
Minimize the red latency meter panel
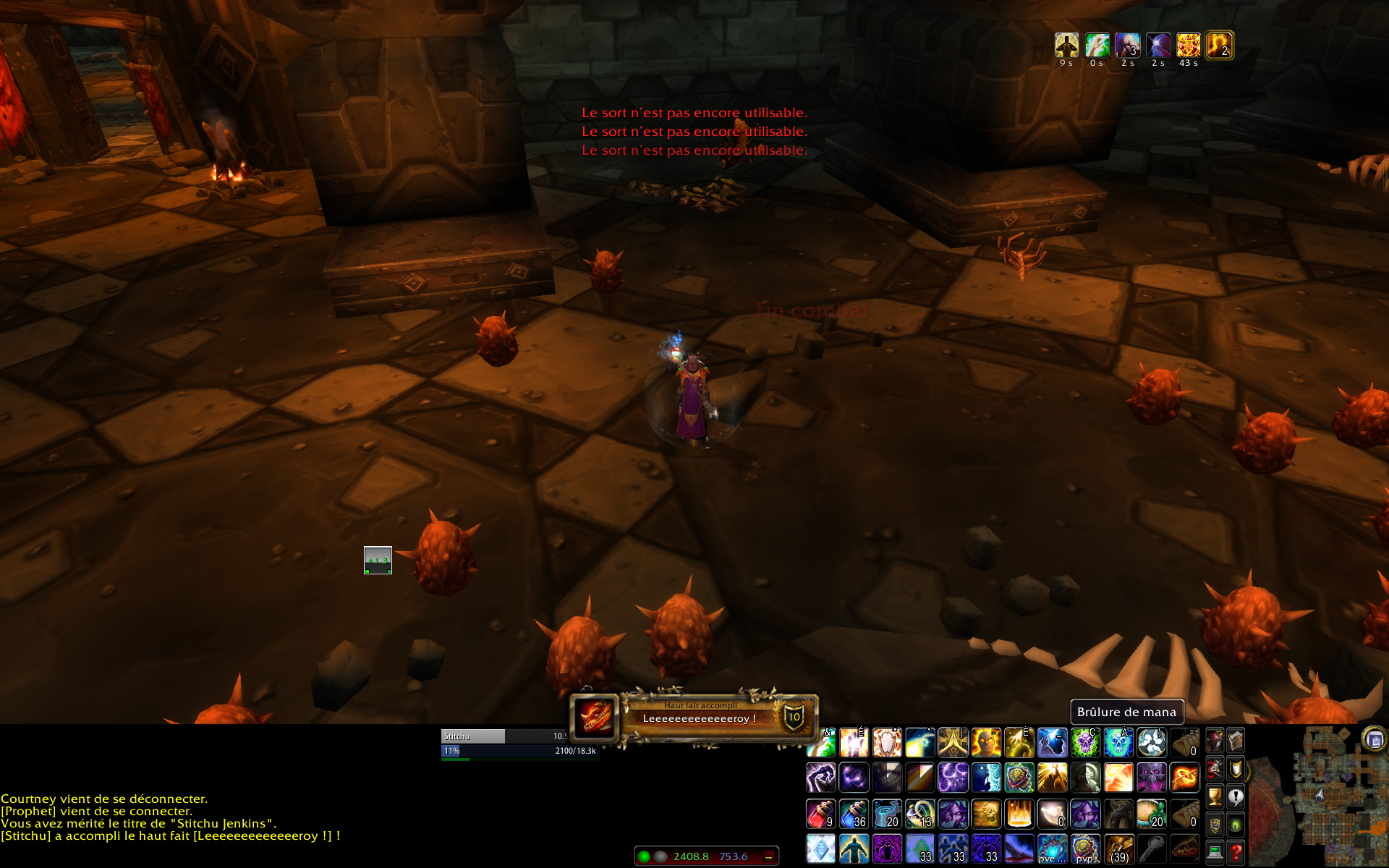768,856
